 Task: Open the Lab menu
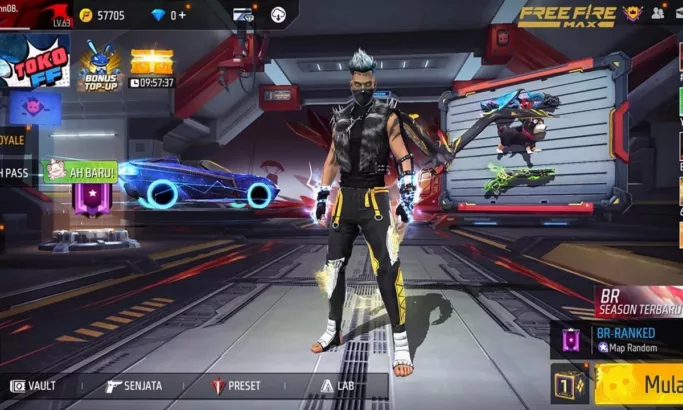point(339,386)
